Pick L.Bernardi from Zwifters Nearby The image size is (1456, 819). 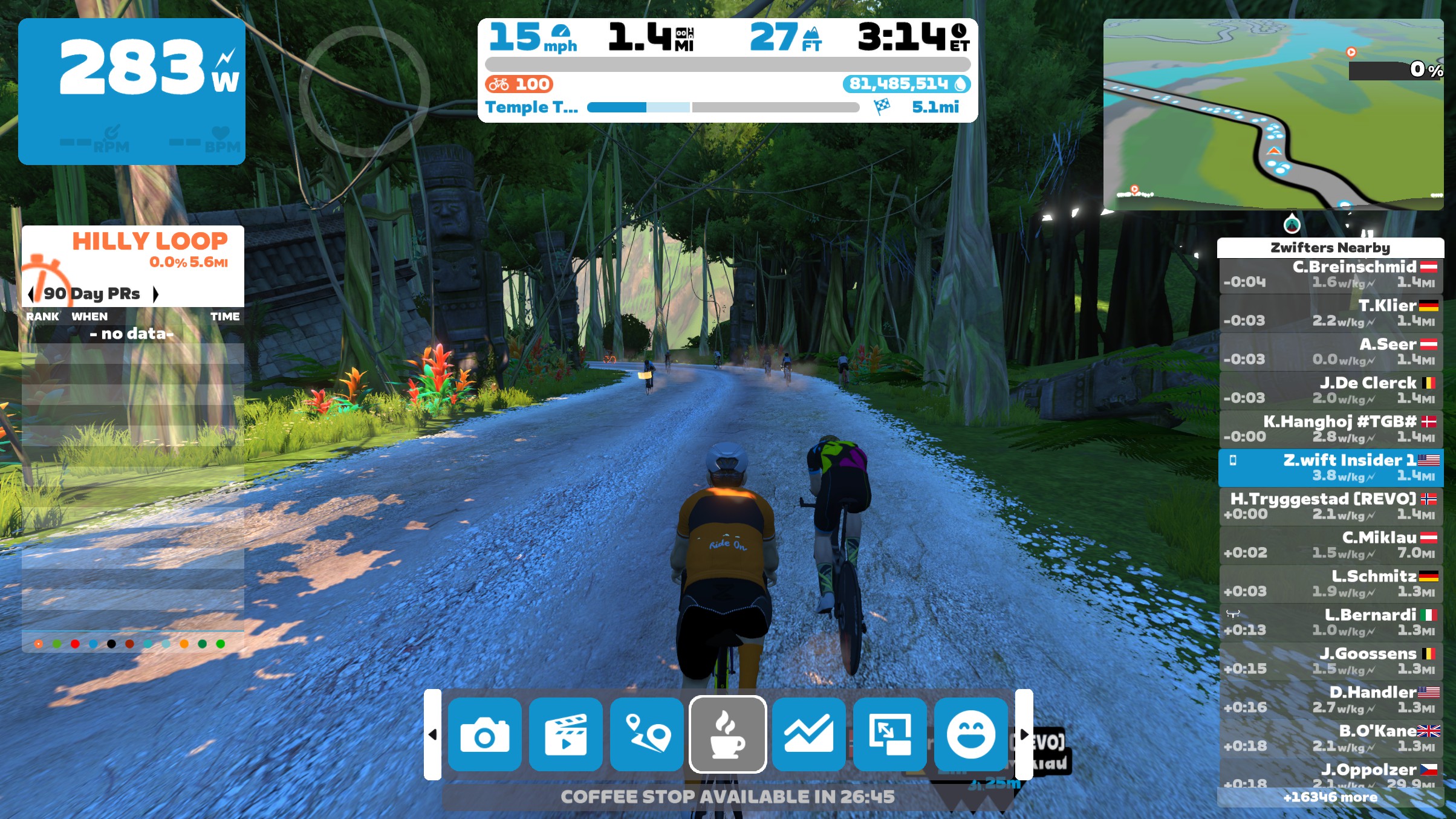click(x=1330, y=623)
